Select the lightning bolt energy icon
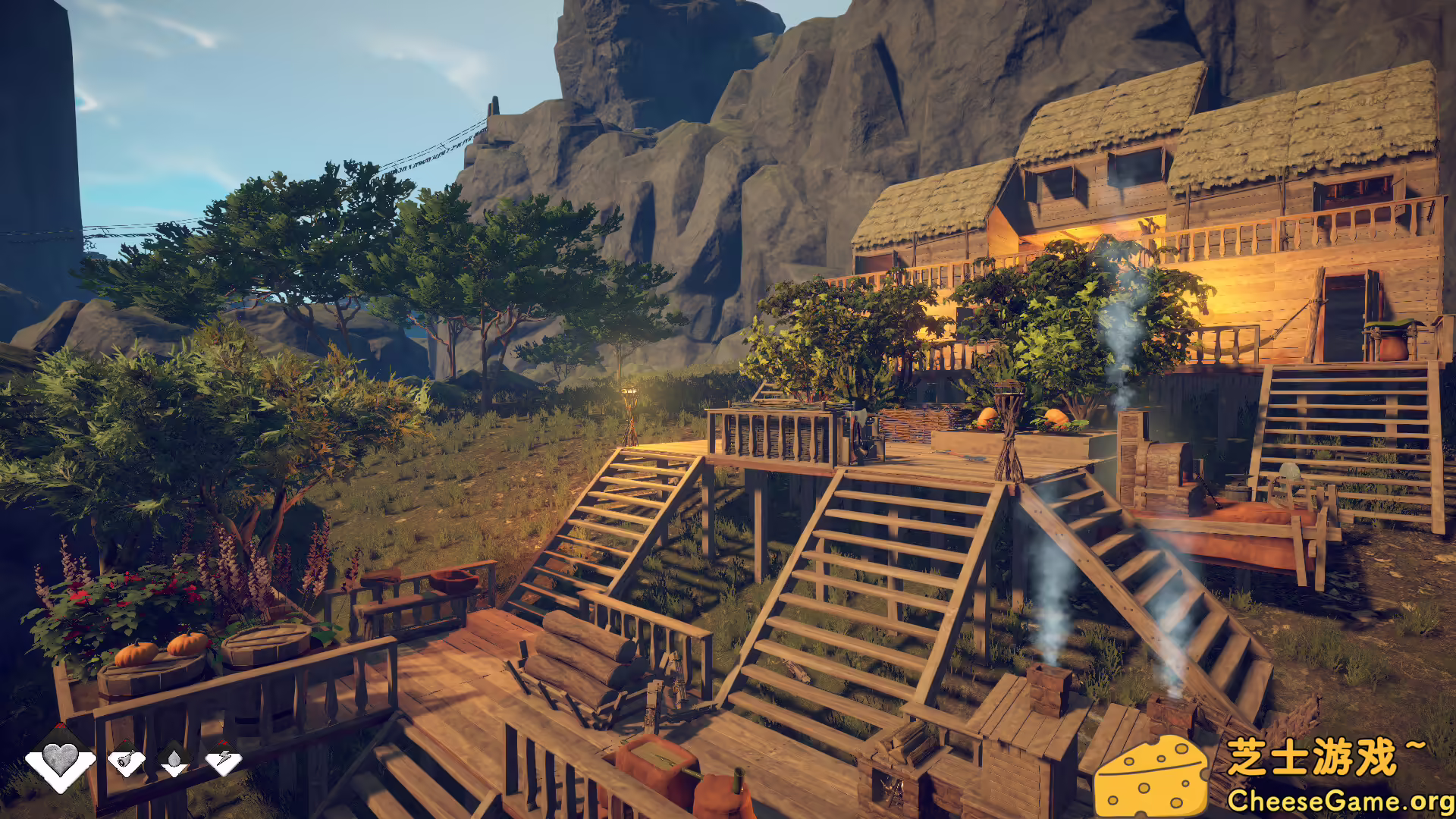This screenshot has width=1456, height=819. (223, 759)
